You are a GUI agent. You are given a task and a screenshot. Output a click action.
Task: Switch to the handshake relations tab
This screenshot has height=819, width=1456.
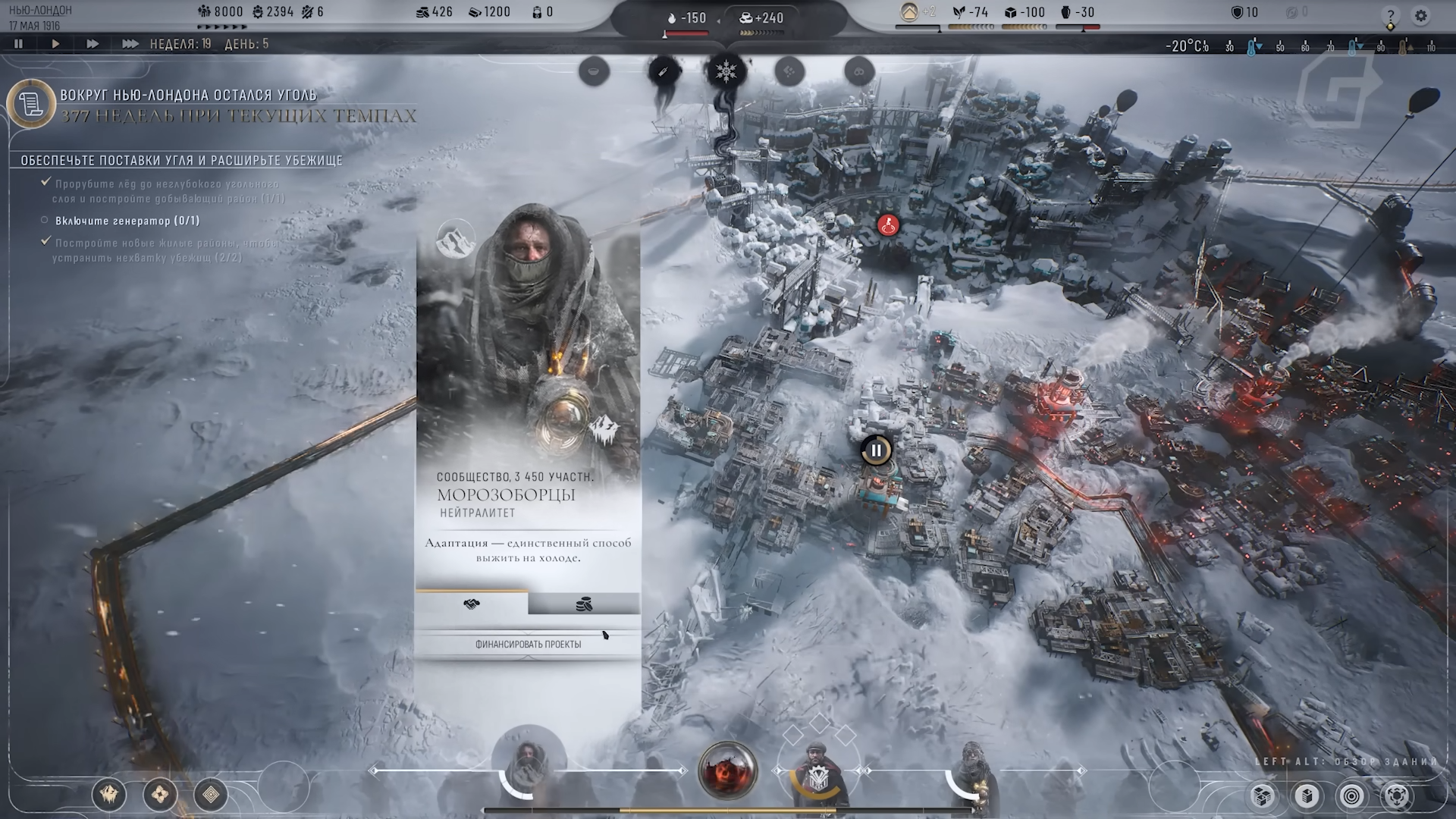click(472, 604)
